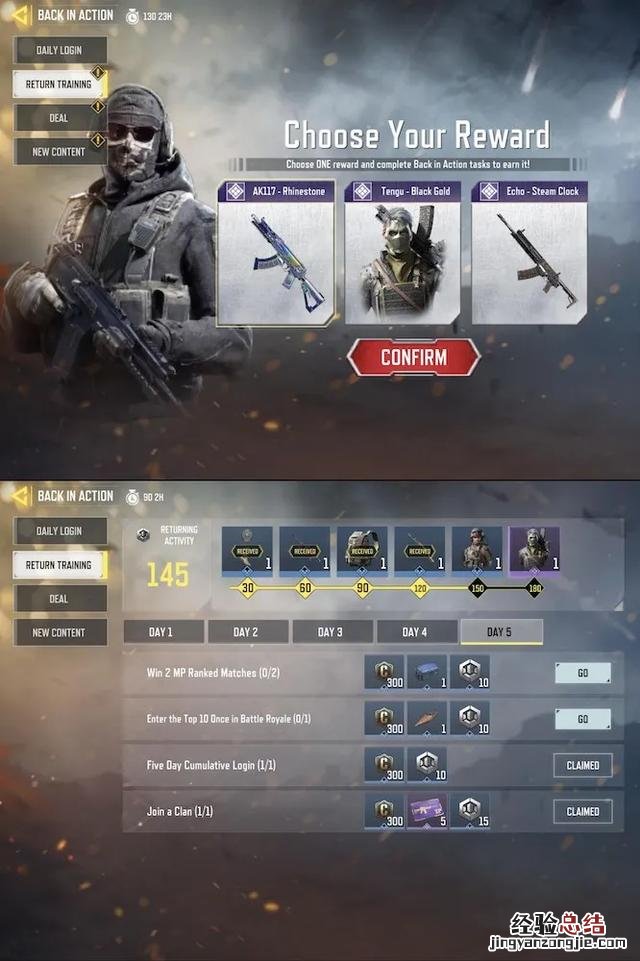Click Claimed button for Join a Clan
The height and width of the screenshot is (961, 640).
tap(582, 811)
